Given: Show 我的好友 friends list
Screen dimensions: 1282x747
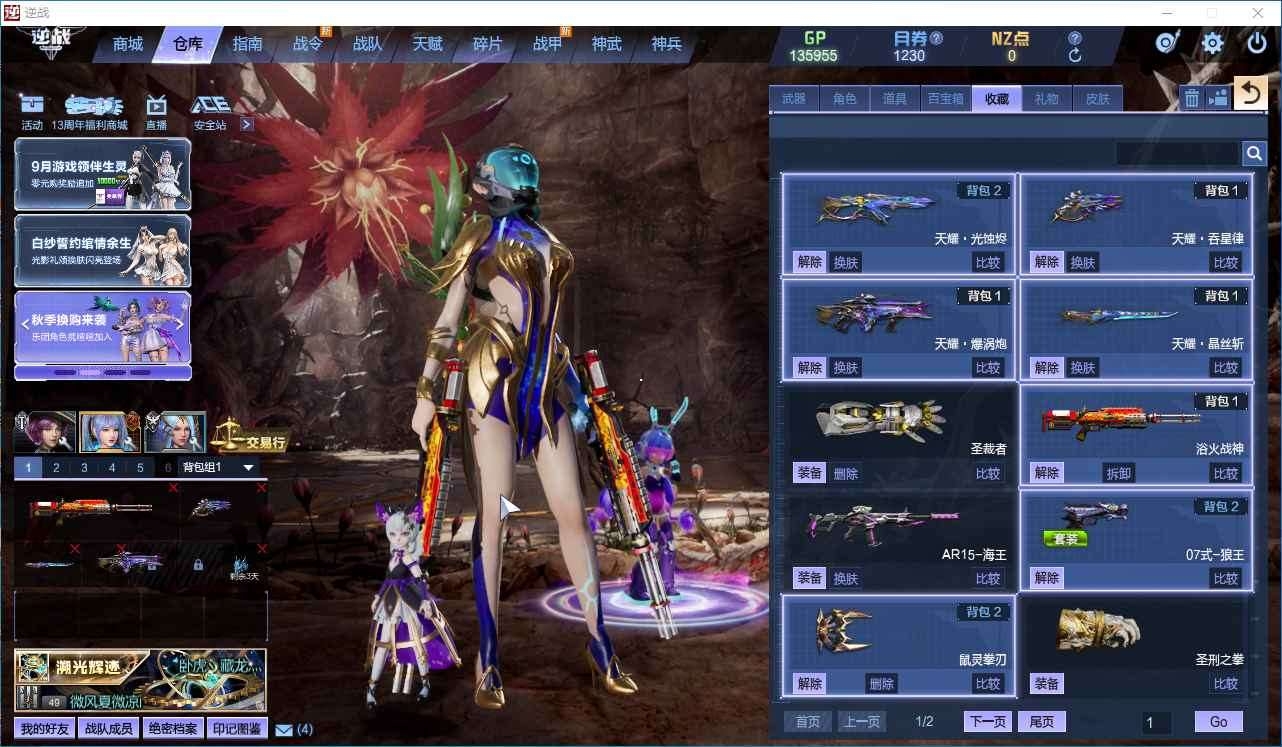Looking at the screenshot, I should [x=45, y=729].
